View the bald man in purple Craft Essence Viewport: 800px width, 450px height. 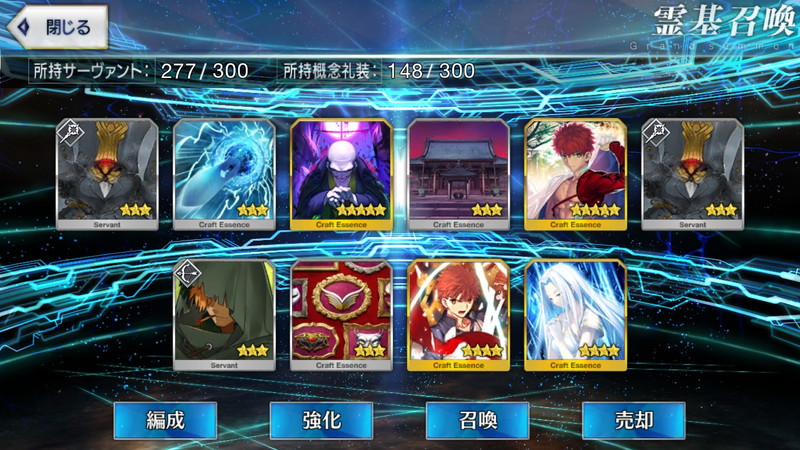pos(341,174)
